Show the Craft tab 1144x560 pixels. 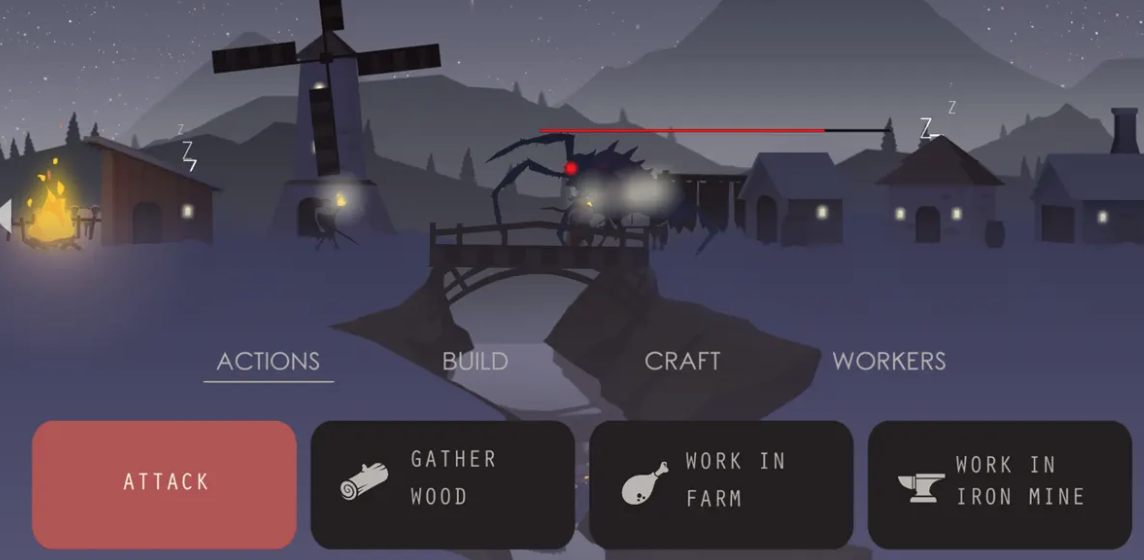[x=682, y=361]
